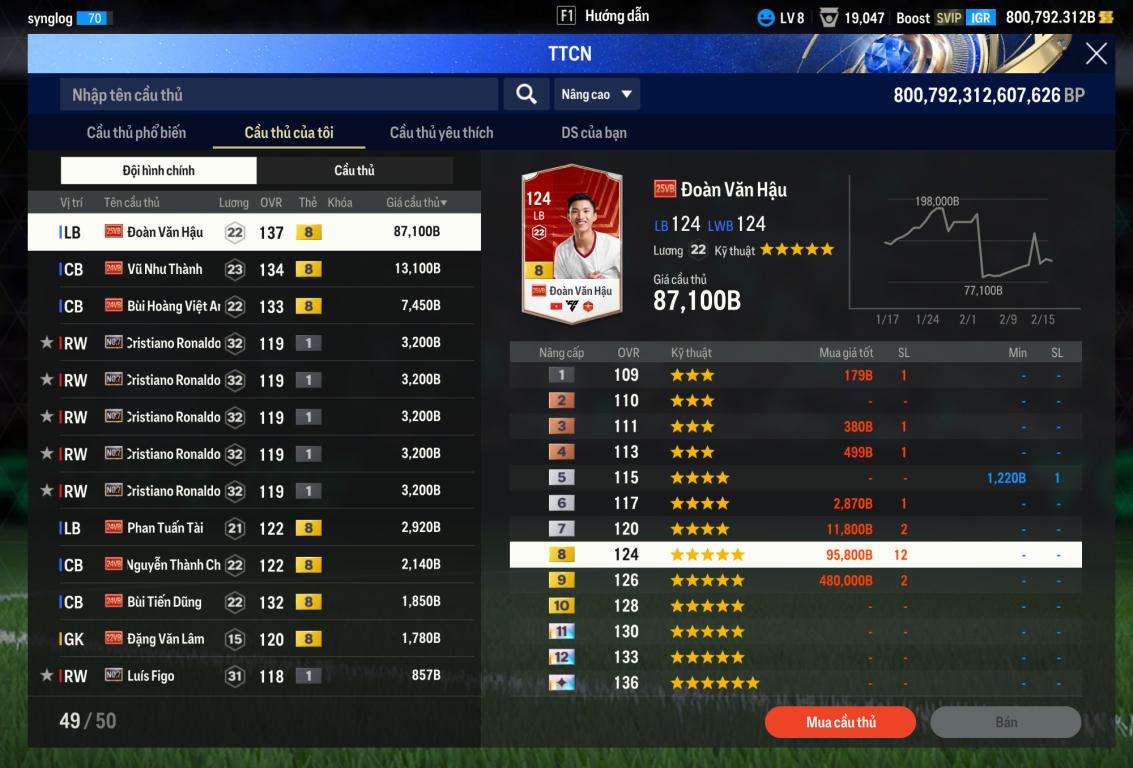Viewport: 1133px width, 768px height.
Task: Choose the Phan Tuấn Tài row
Action: click(254, 528)
